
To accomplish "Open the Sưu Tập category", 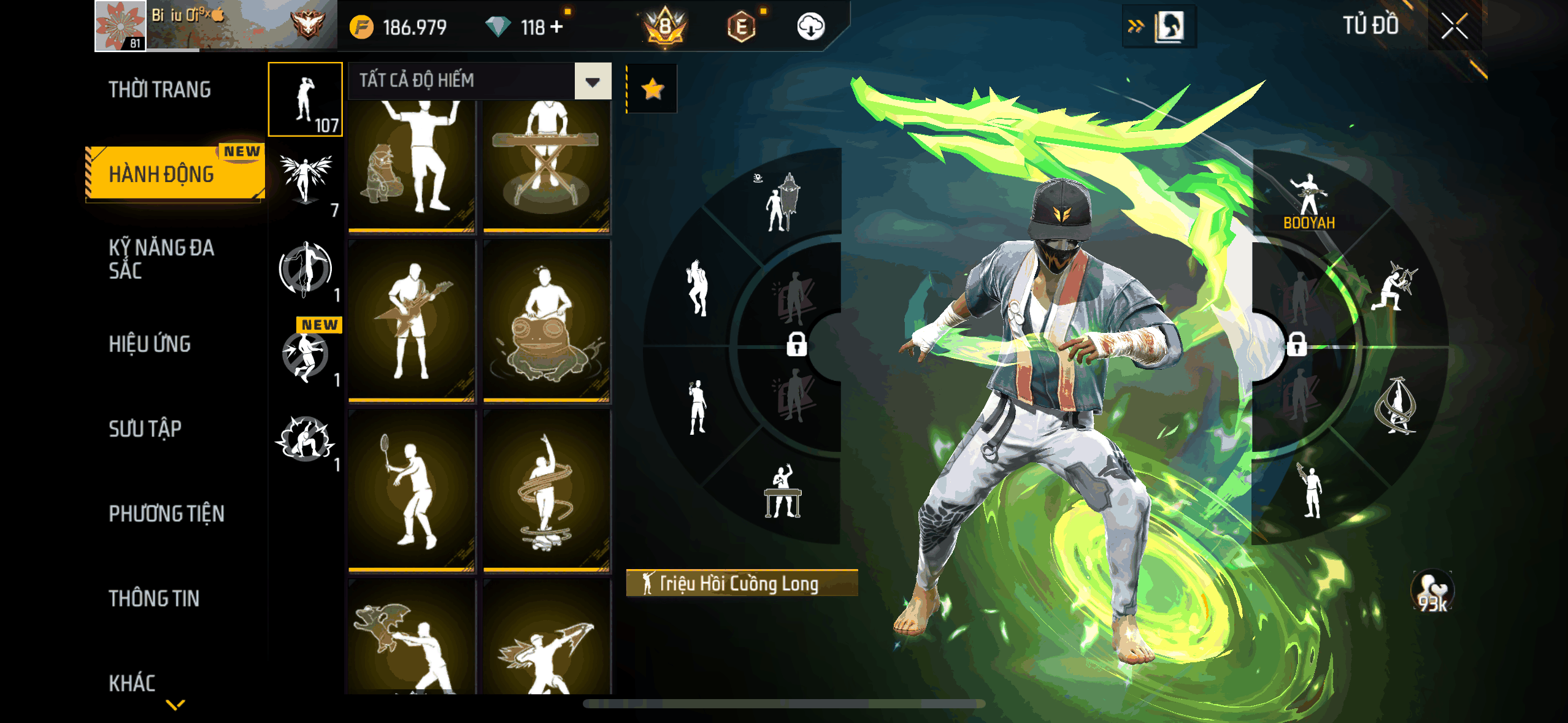I will (145, 429).
